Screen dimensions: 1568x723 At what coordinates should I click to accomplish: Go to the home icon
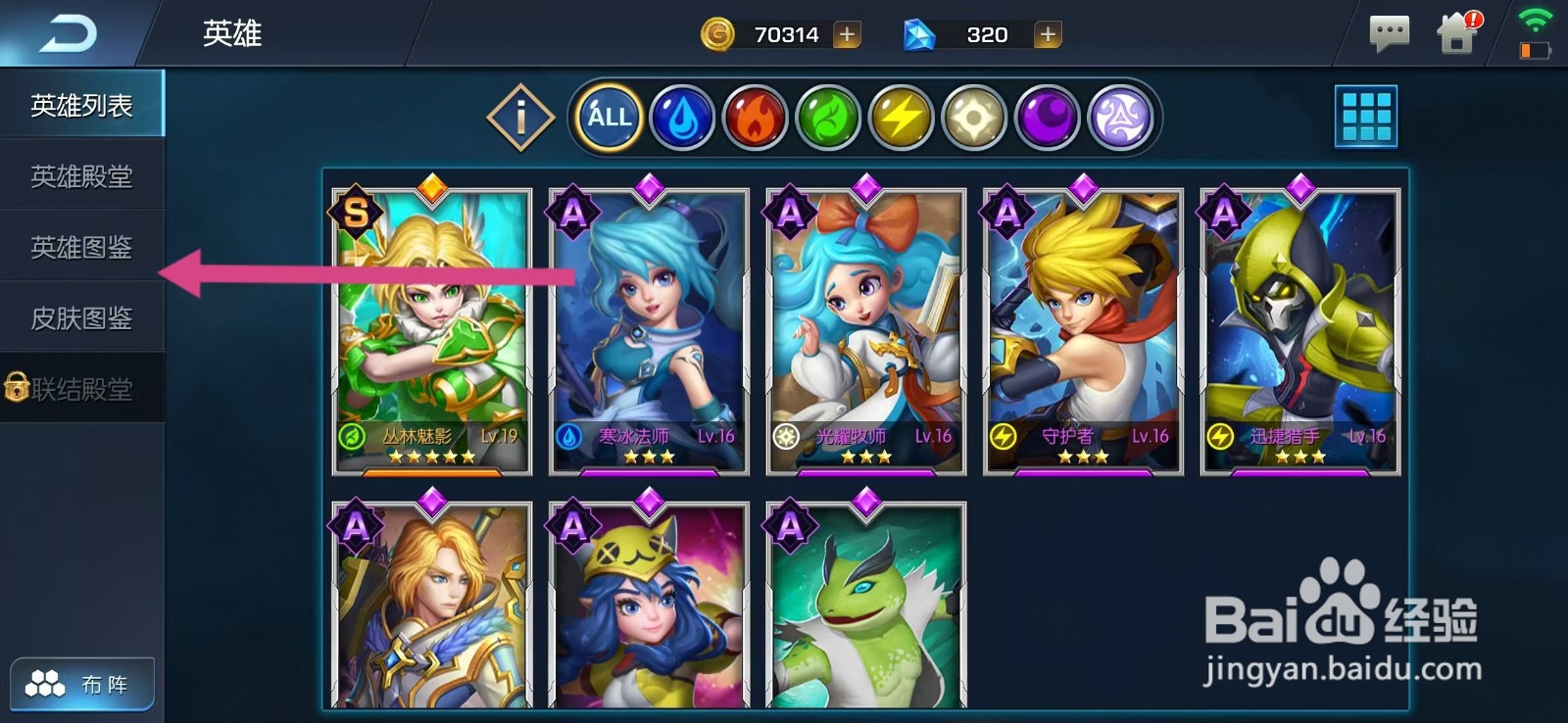coord(1457,34)
